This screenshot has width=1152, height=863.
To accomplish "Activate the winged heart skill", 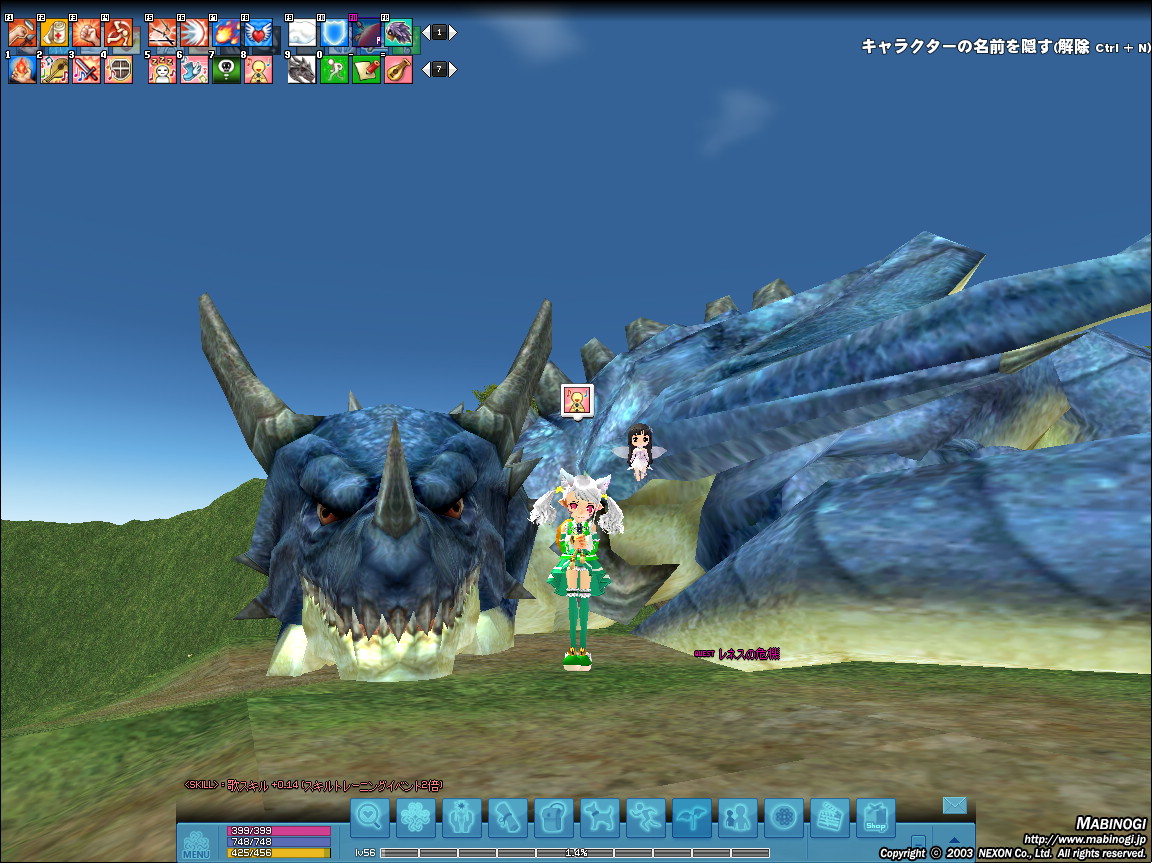I will [x=258, y=33].
